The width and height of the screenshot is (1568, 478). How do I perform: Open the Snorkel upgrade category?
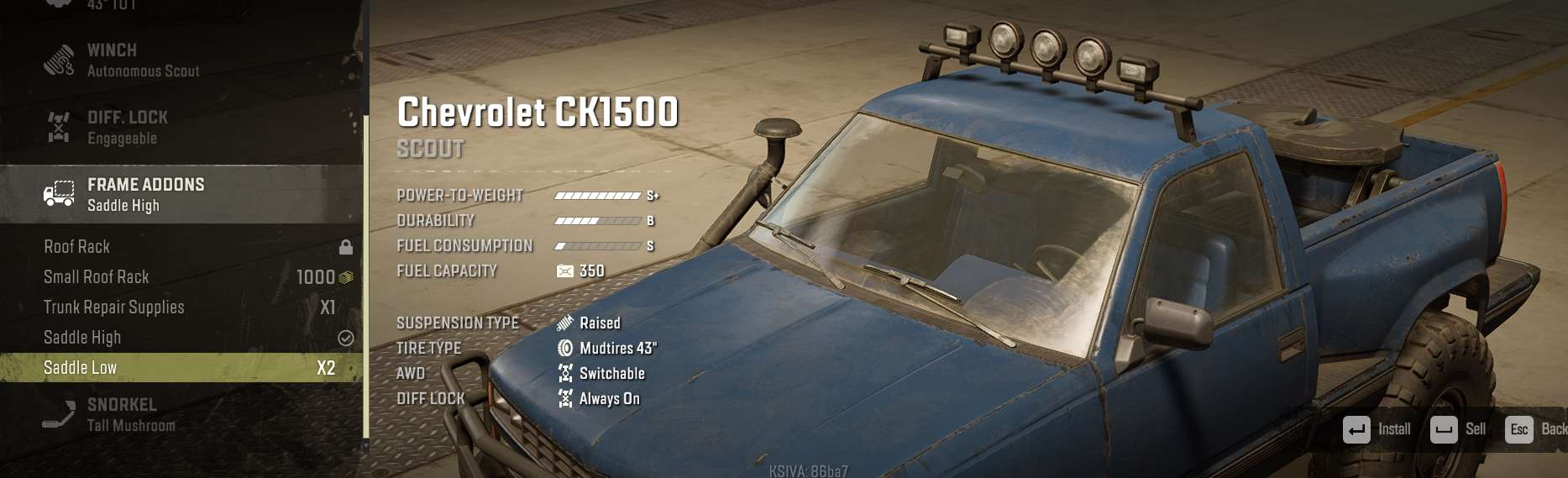click(x=131, y=415)
